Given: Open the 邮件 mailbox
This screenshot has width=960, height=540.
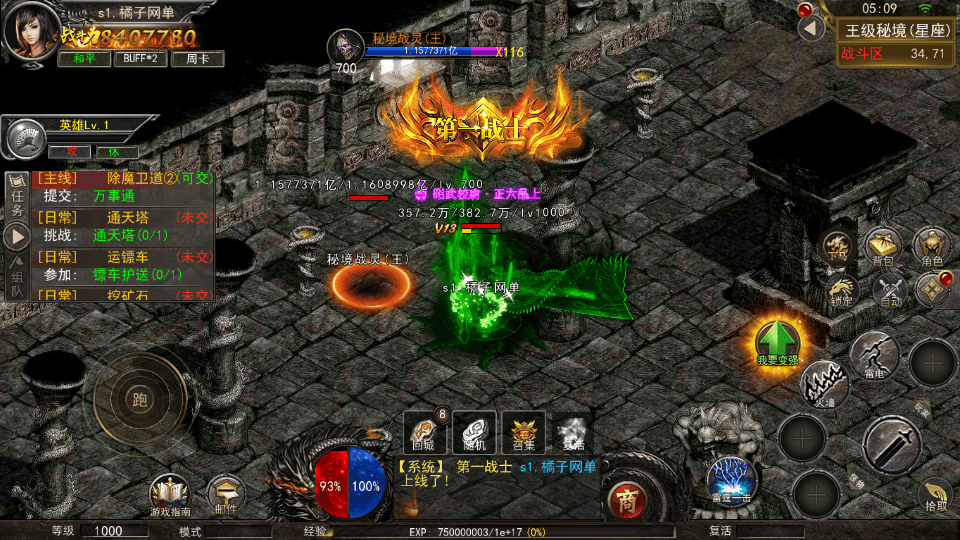Looking at the screenshot, I should [x=227, y=496].
